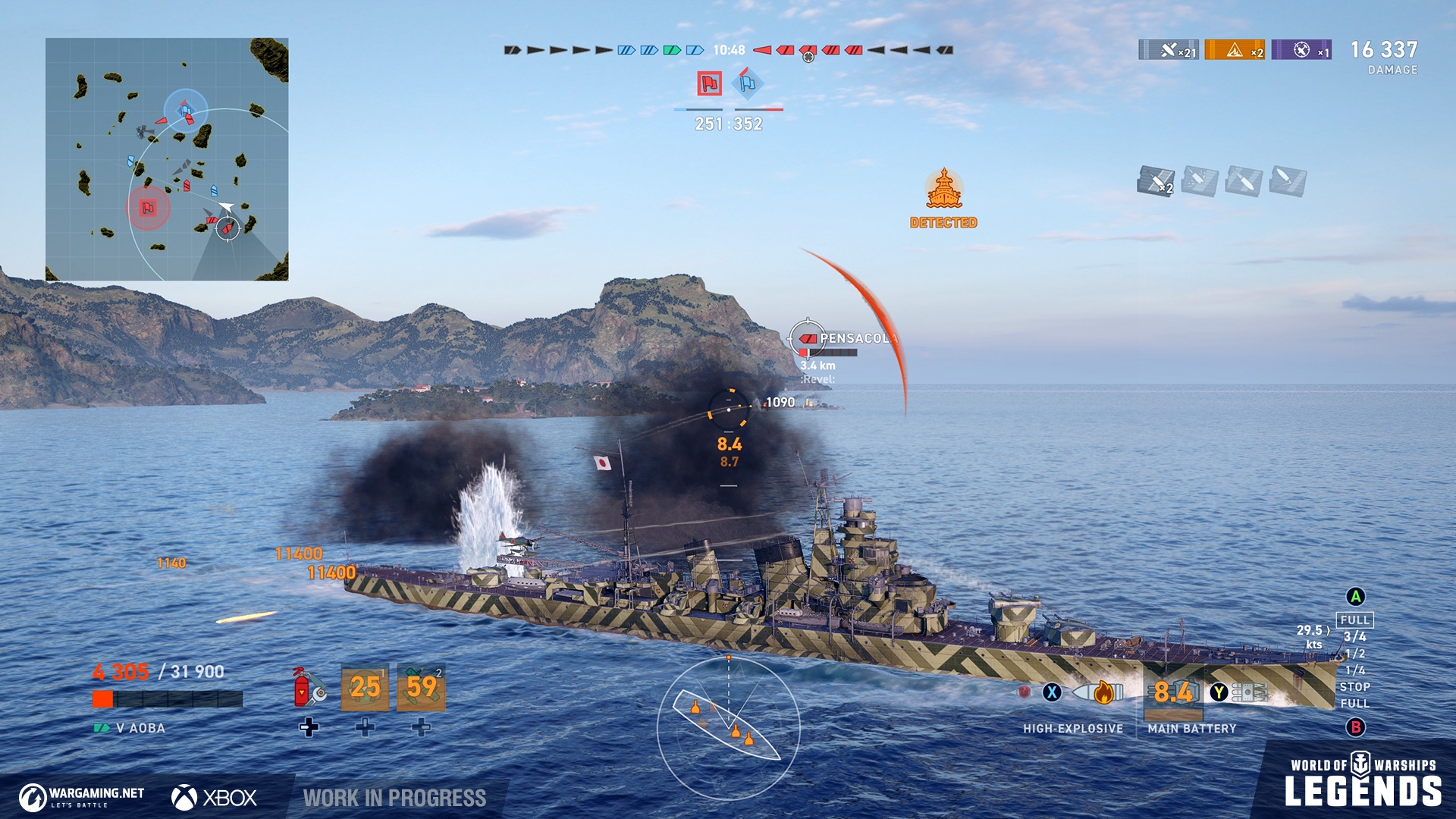Select the blue allied capture flag icon
The width and height of the screenshot is (1456, 819).
(748, 83)
